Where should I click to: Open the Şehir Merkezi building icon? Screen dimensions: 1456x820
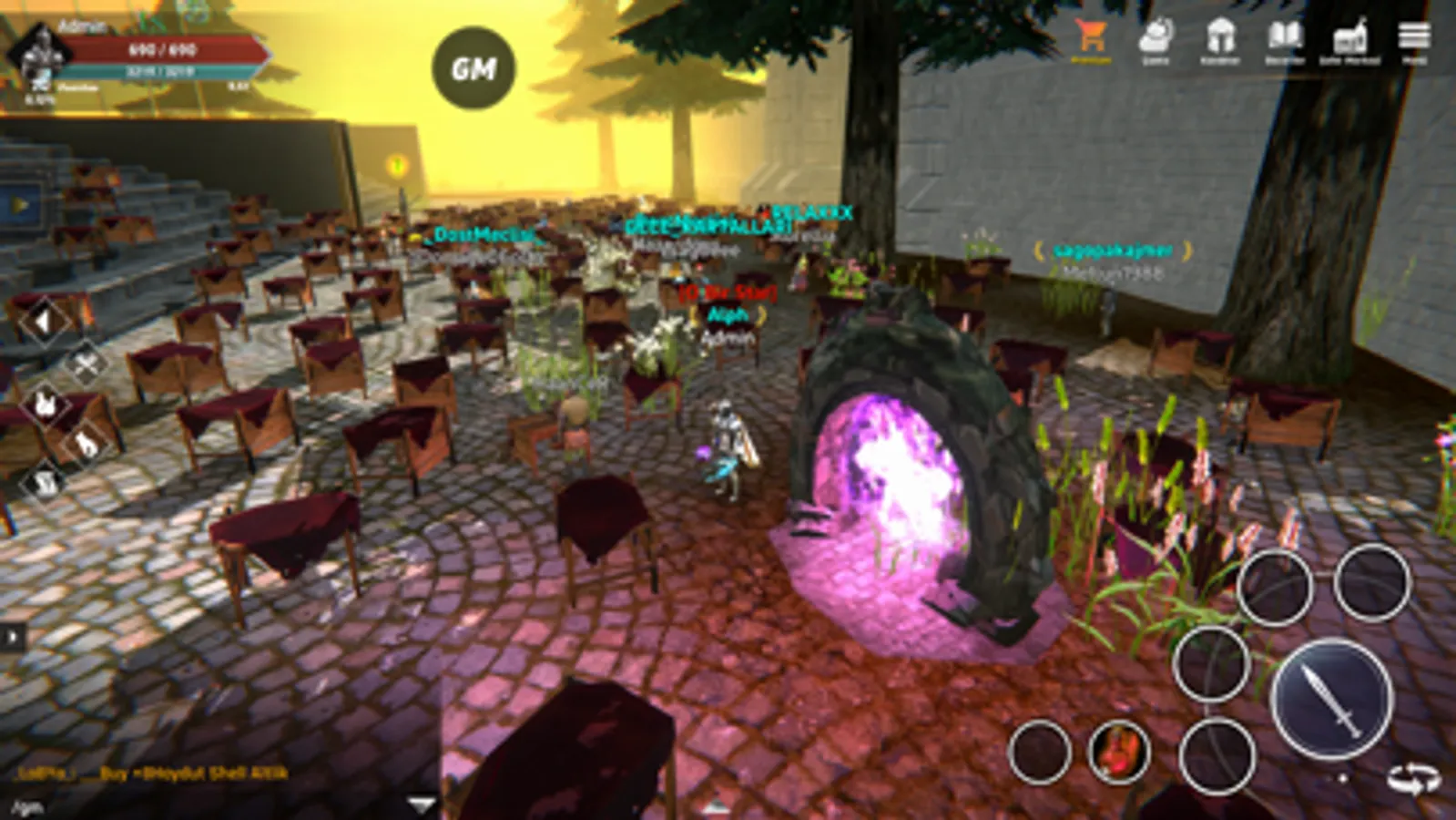(x=1351, y=38)
